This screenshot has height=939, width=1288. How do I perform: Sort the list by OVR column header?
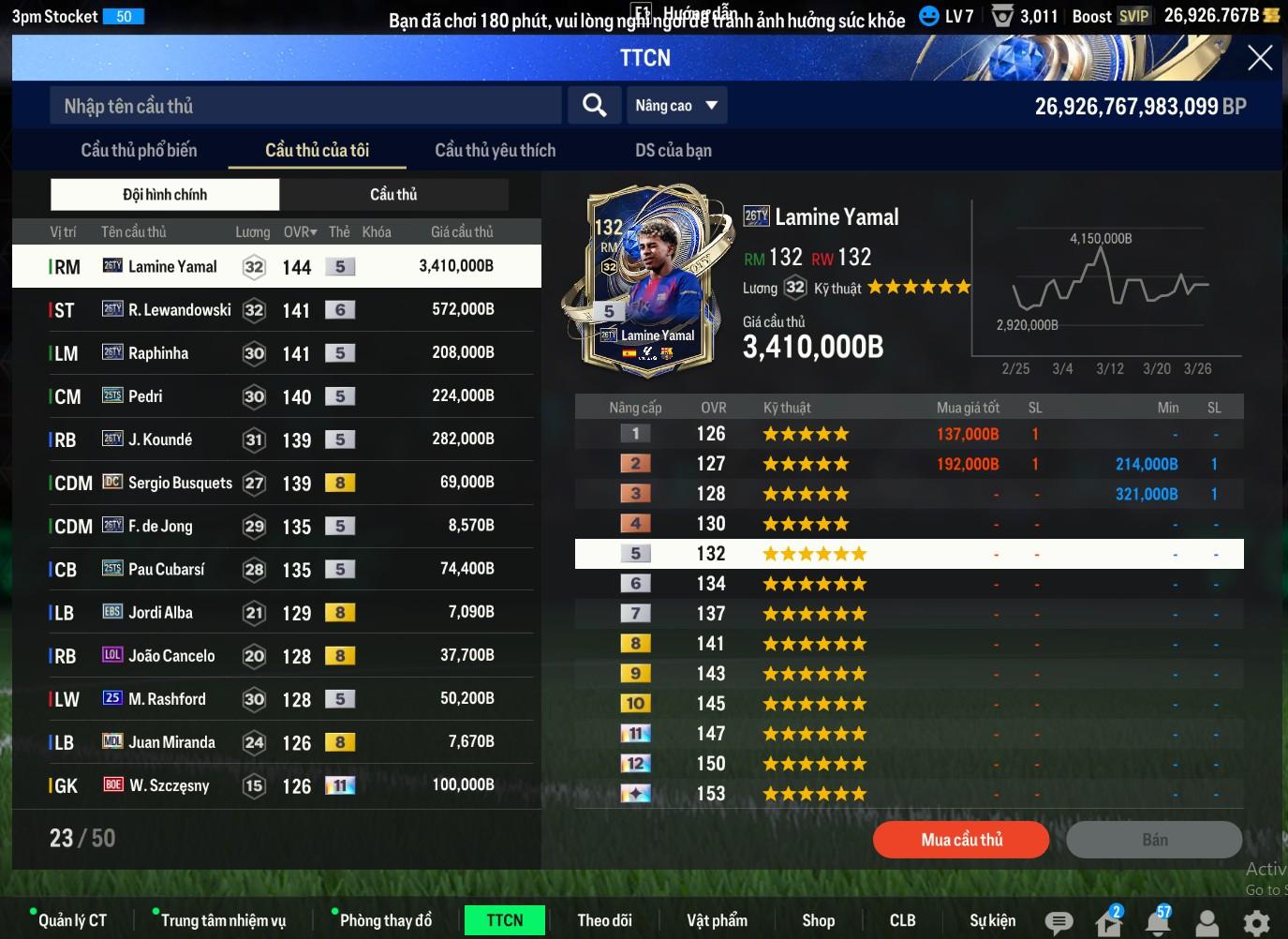click(x=300, y=231)
